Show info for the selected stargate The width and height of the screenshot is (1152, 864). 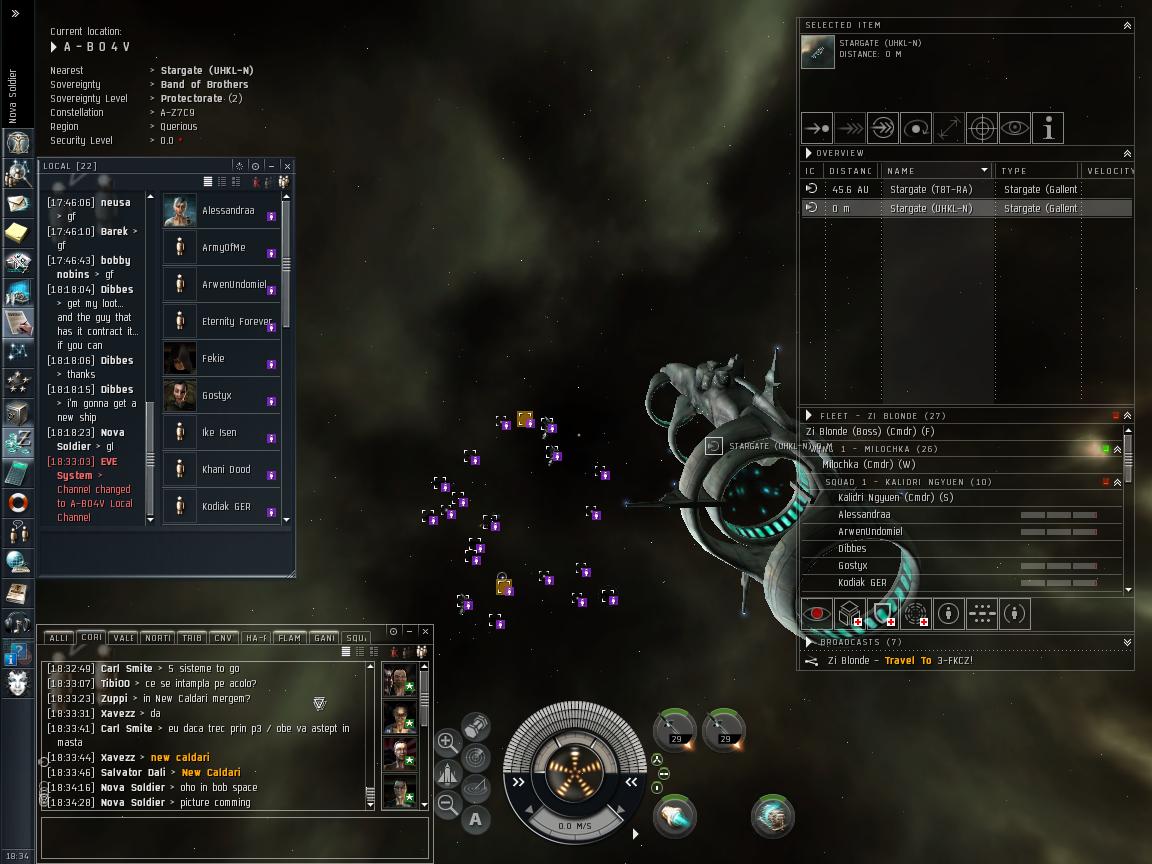pos(1047,128)
